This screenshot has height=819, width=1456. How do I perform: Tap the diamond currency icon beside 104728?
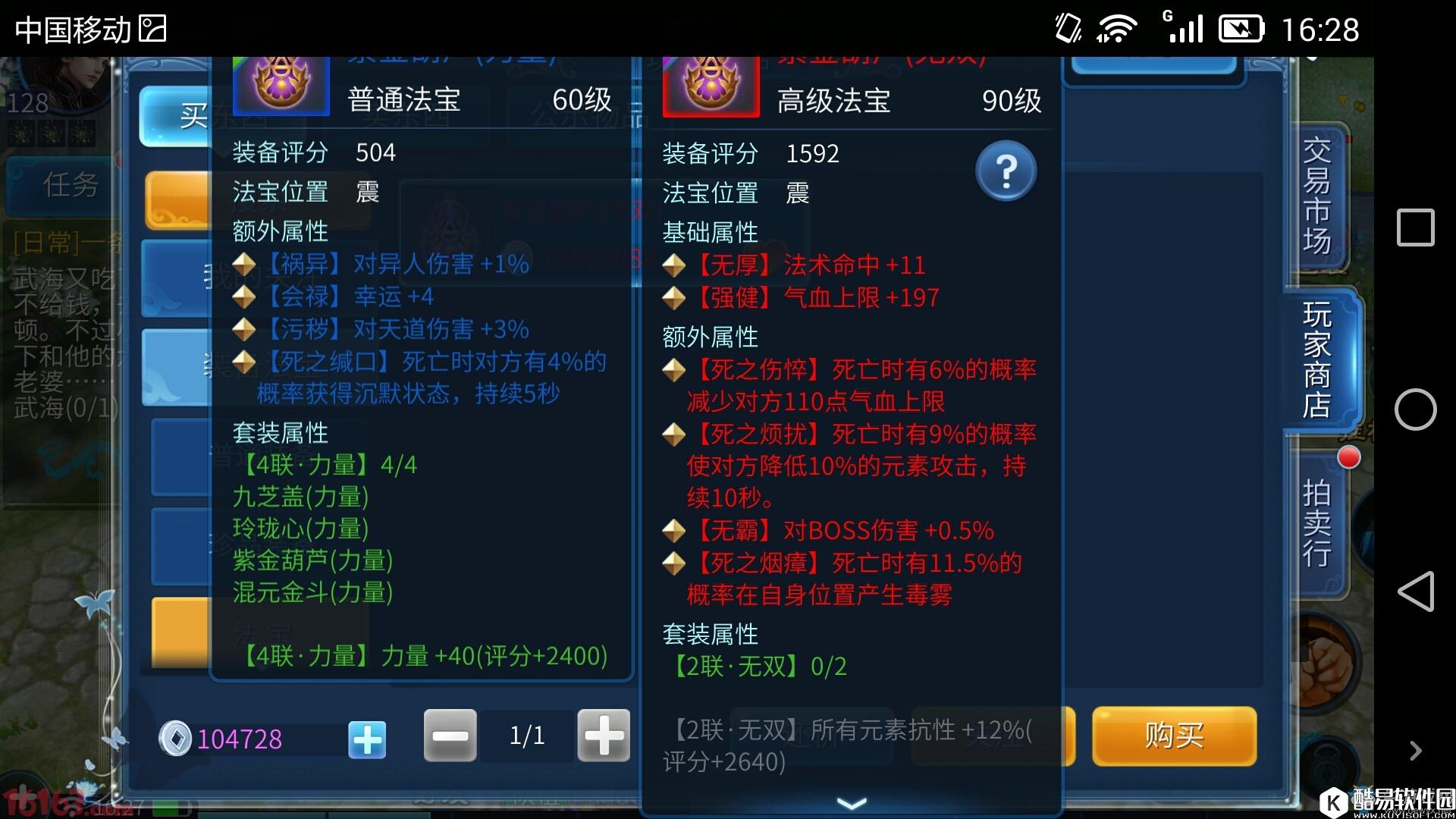pos(175,738)
